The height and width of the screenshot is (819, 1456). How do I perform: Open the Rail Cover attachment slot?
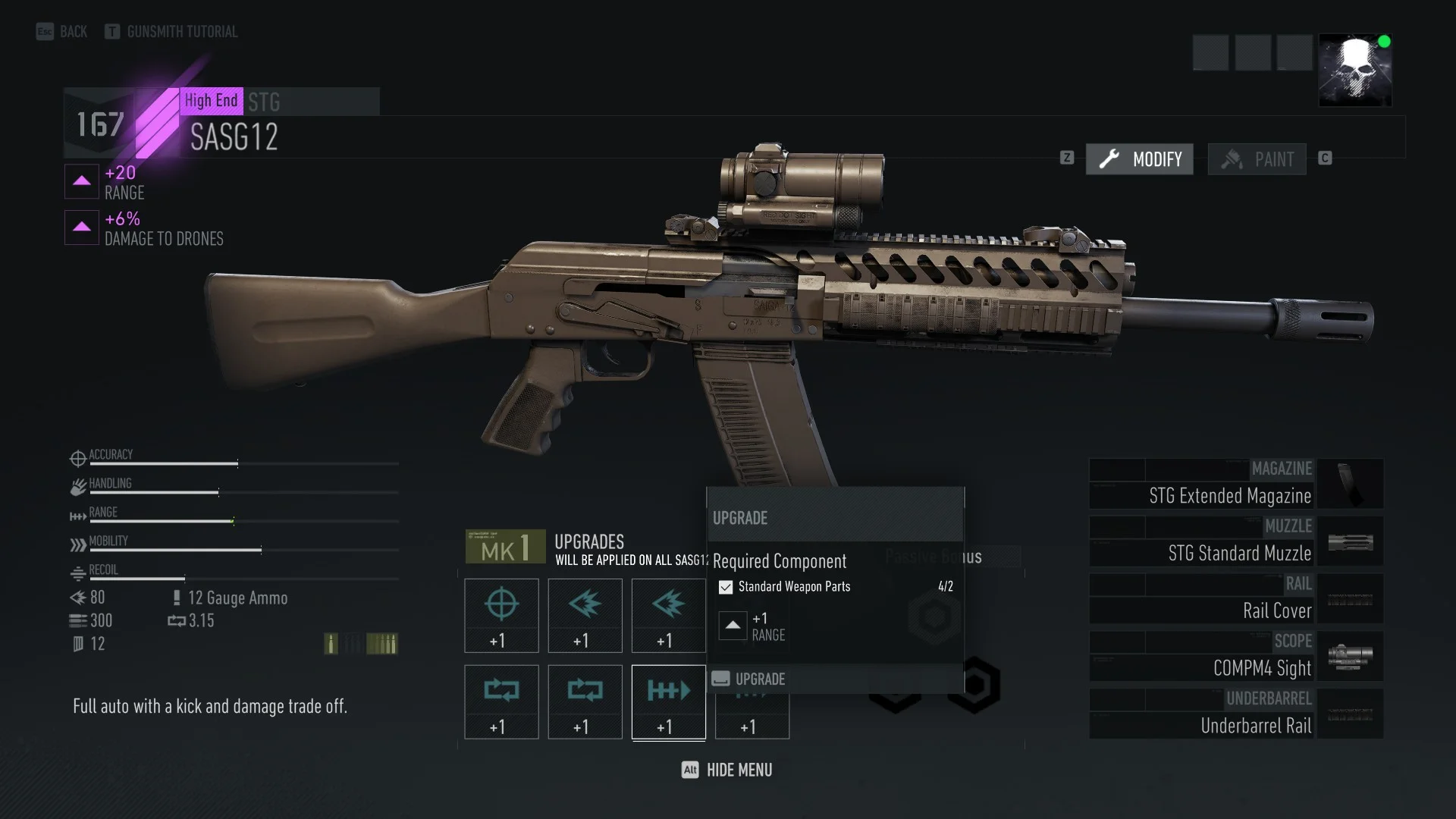(1236, 599)
